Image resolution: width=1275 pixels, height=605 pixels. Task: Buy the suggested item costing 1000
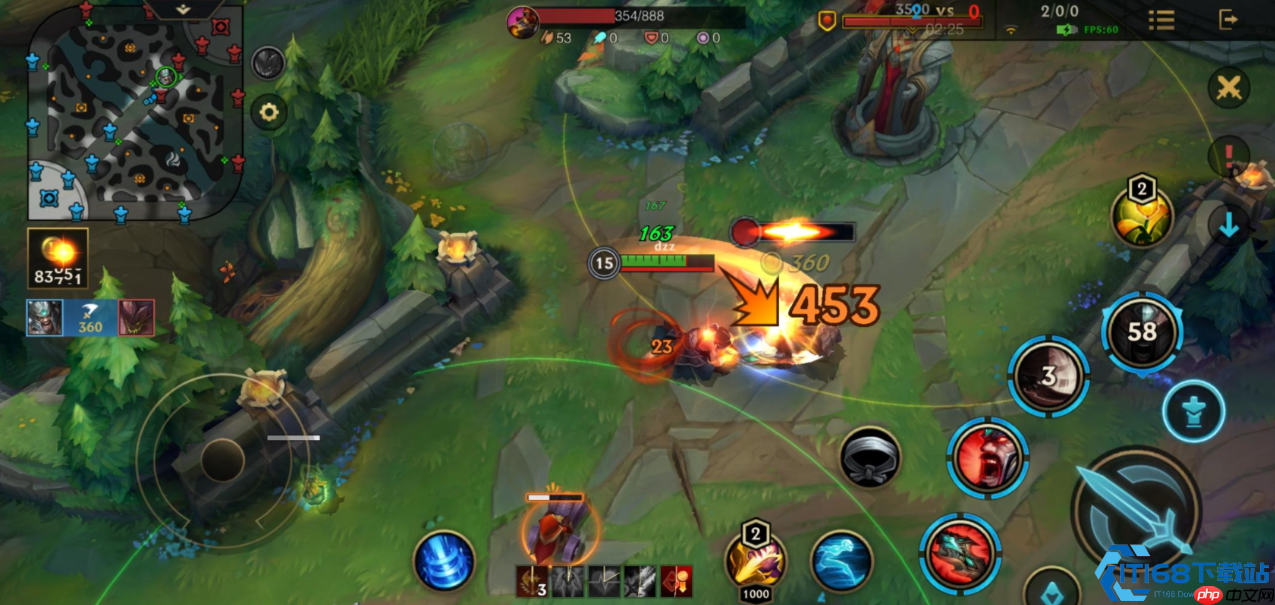click(x=755, y=562)
